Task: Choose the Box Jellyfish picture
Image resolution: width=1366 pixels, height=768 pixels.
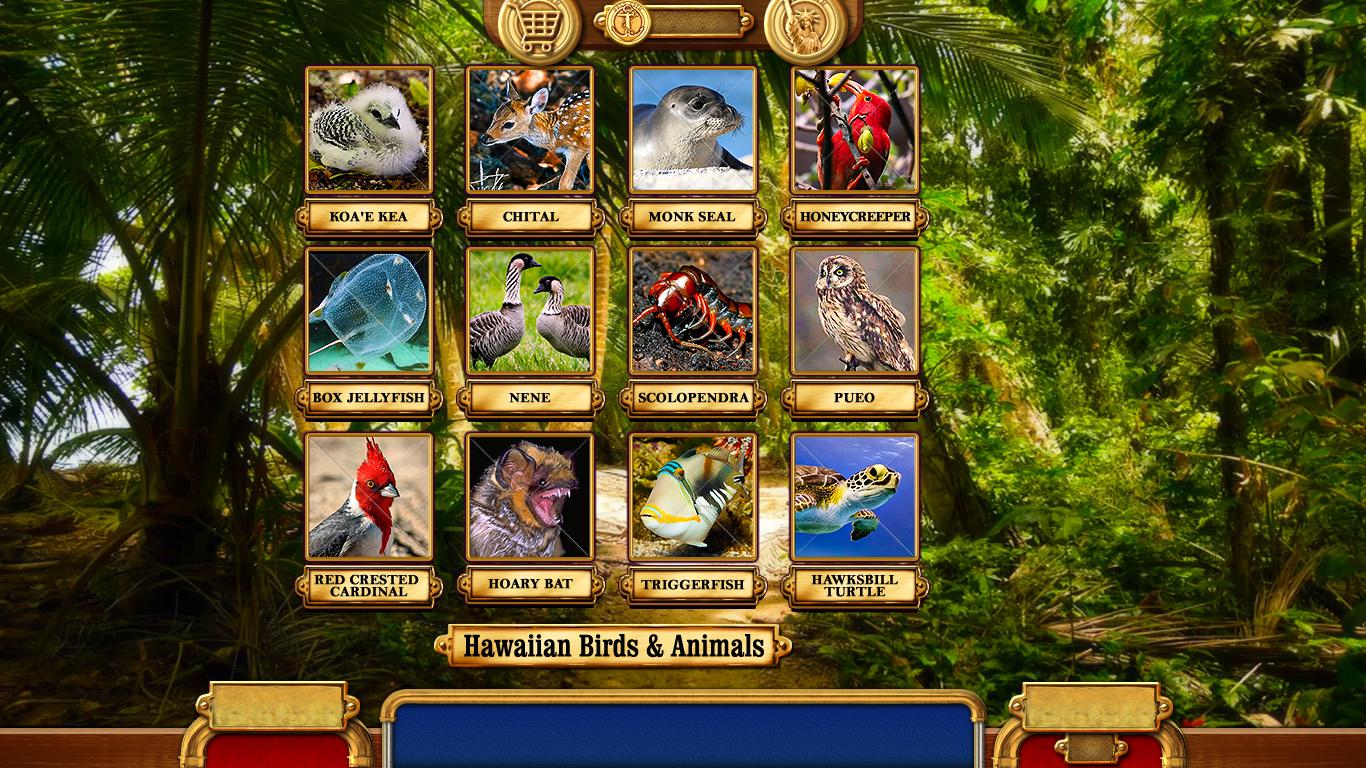Action: [x=369, y=311]
